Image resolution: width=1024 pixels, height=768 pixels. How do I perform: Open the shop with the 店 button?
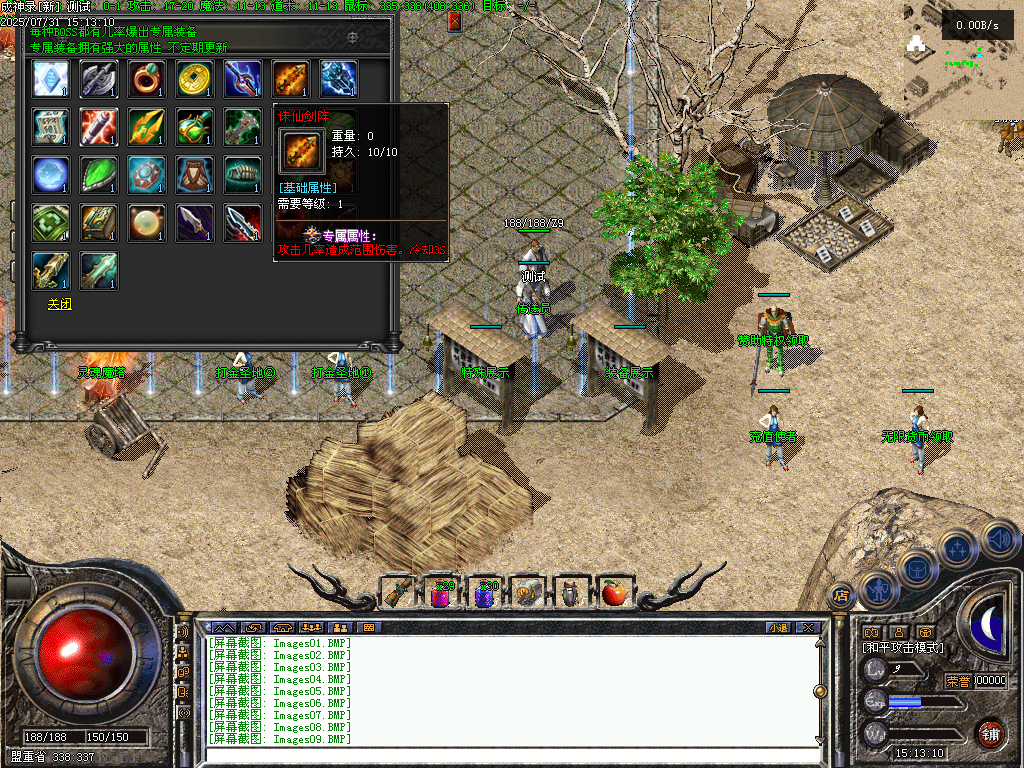(x=841, y=596)
